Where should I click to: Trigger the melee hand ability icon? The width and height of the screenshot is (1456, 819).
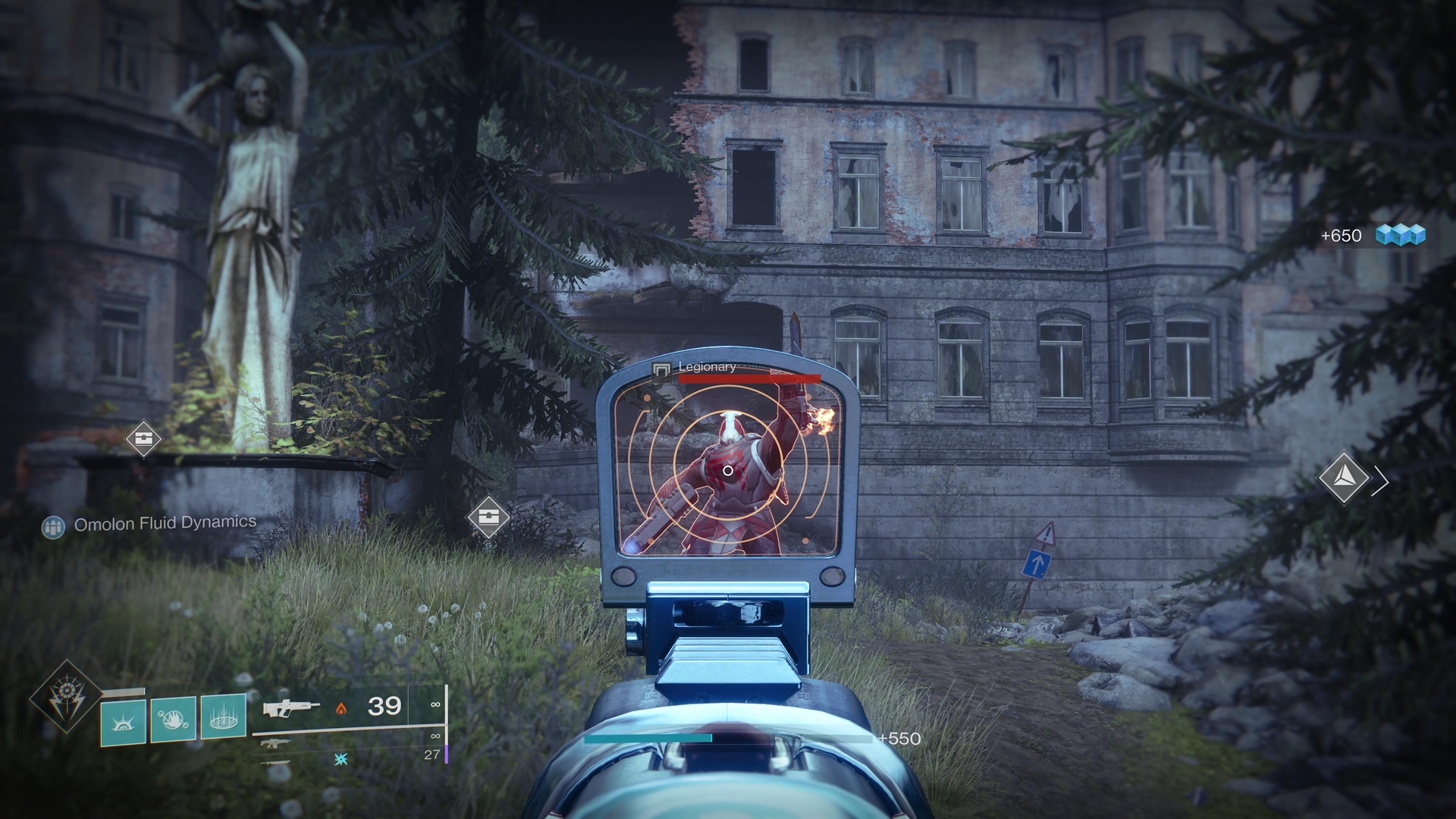click(x=173, y=719)
